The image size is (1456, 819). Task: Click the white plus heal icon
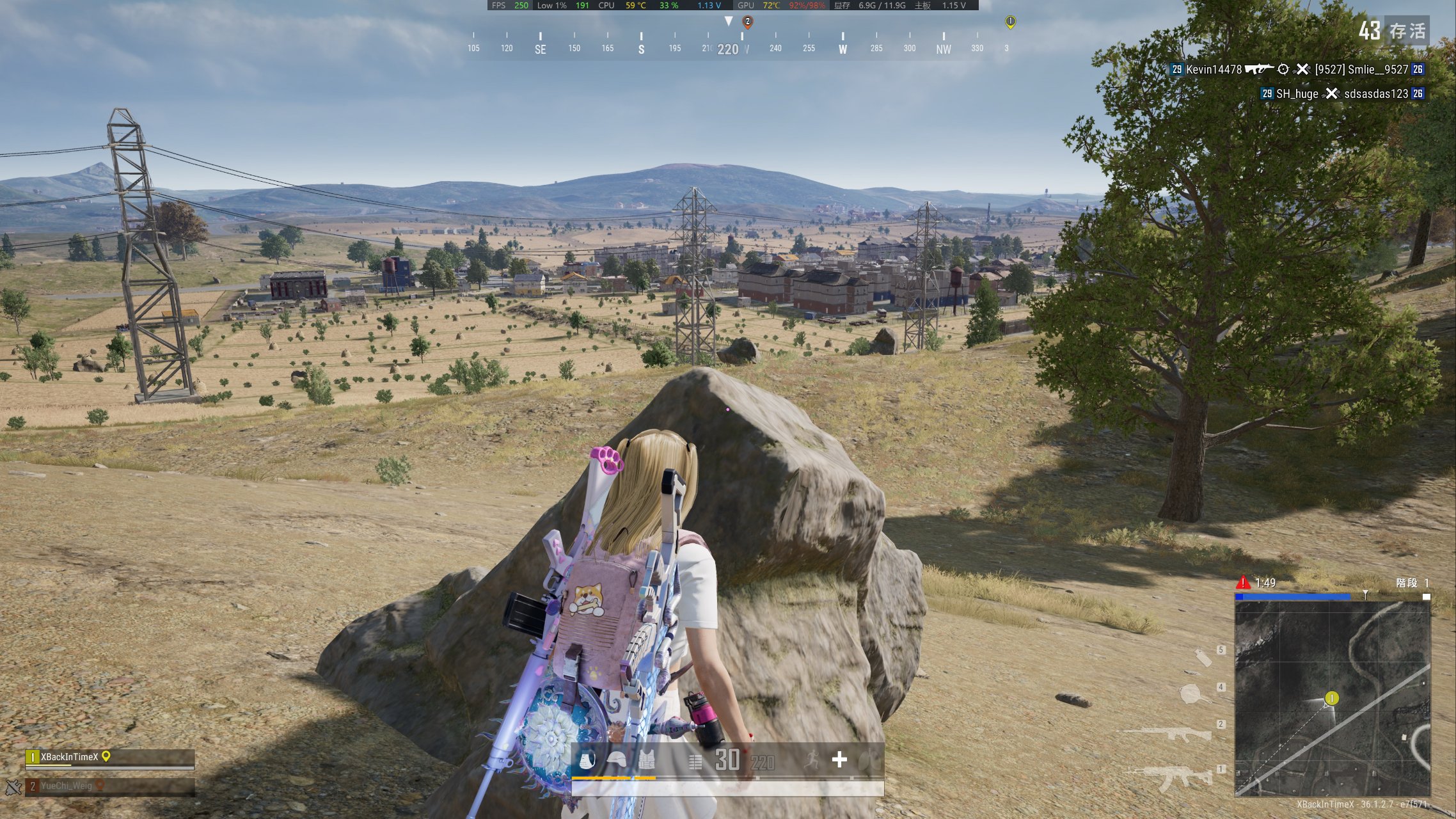[x=839, y=759]
